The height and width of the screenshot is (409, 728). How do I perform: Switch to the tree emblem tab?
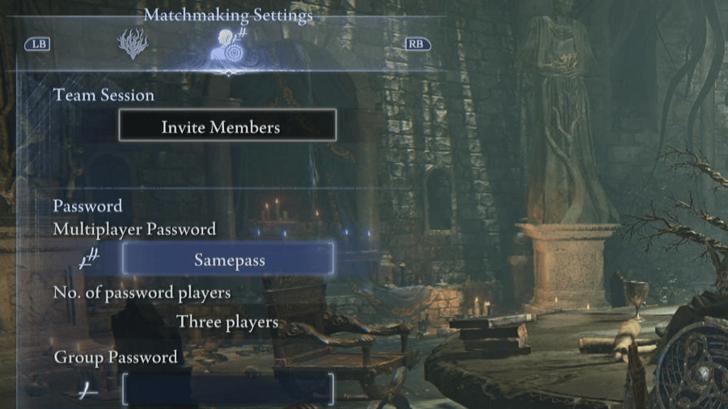[131, 44]
